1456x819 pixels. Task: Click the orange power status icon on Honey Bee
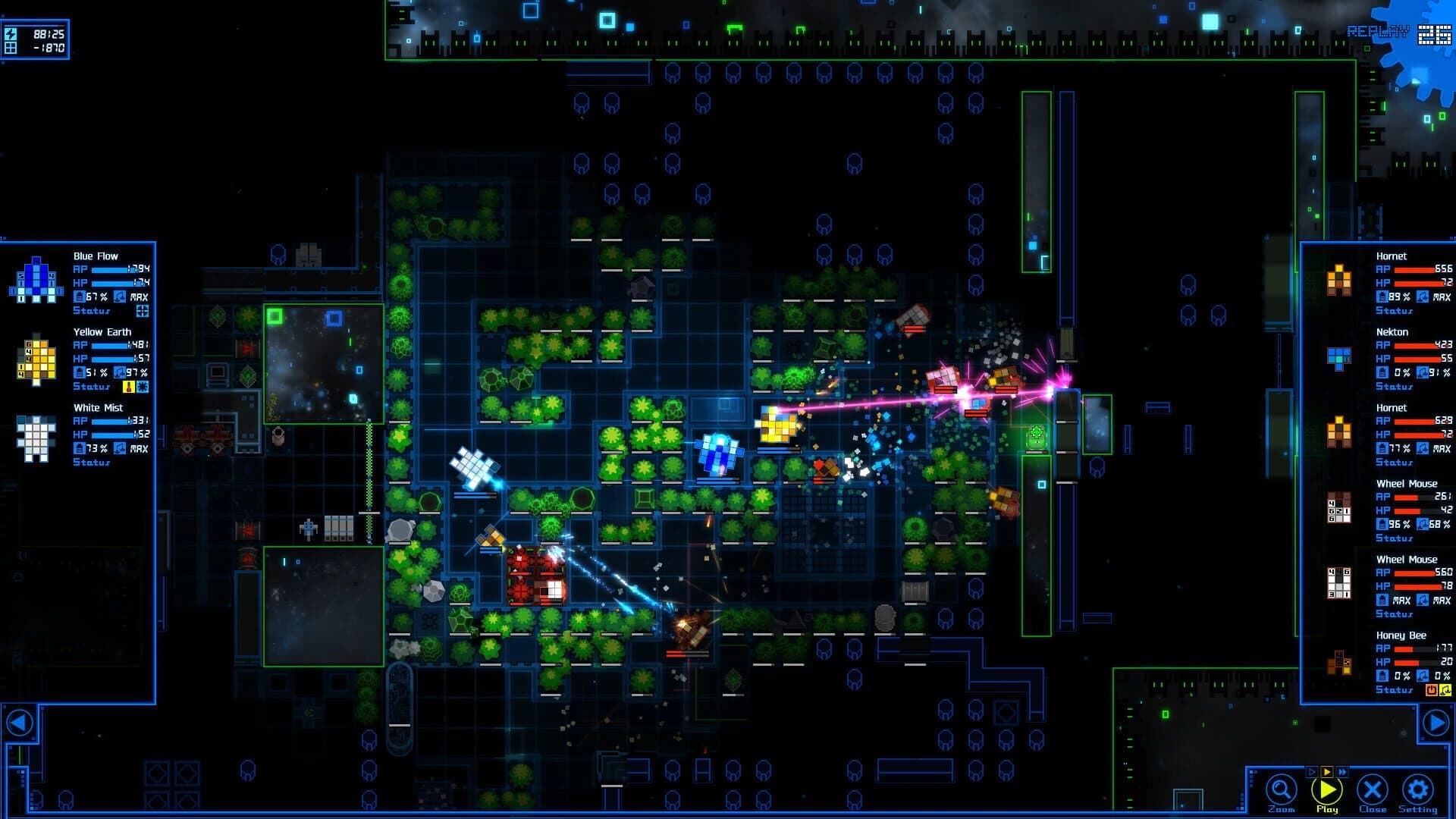point(1430,690)
